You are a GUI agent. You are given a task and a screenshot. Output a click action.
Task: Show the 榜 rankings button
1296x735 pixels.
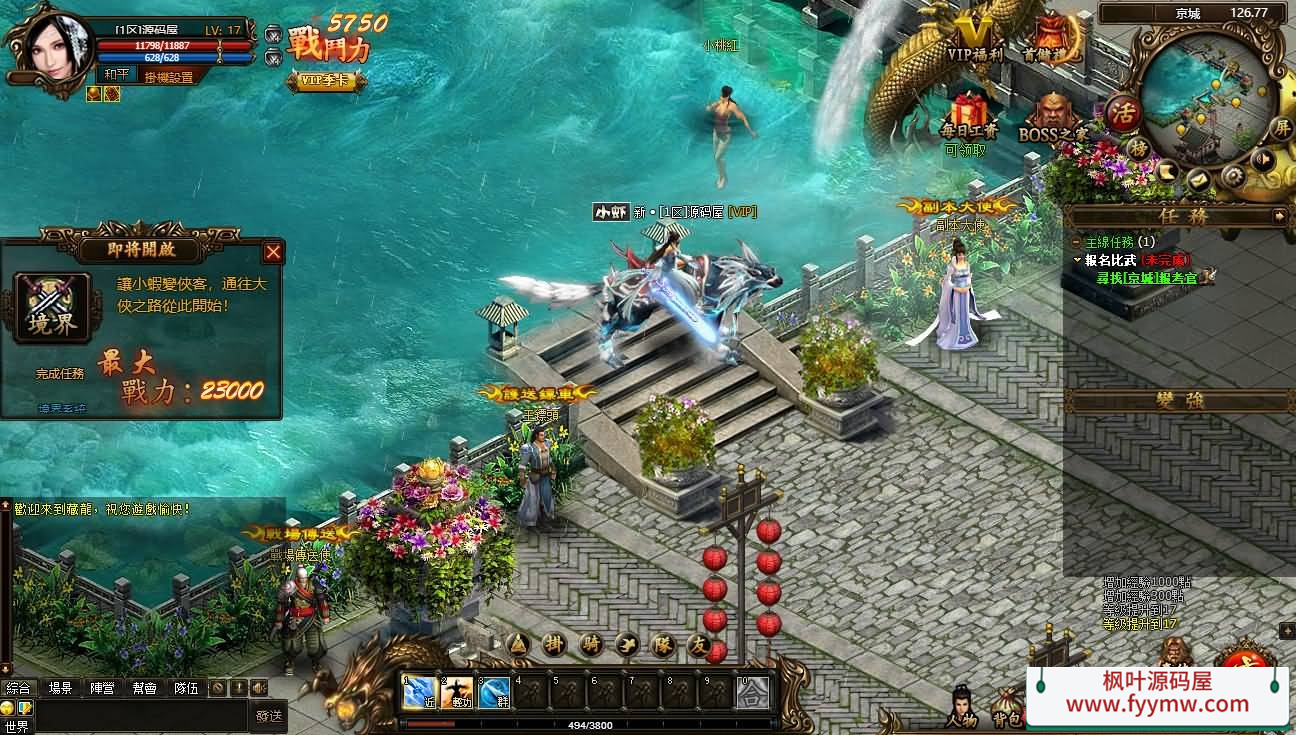[x=1138, y=149]
